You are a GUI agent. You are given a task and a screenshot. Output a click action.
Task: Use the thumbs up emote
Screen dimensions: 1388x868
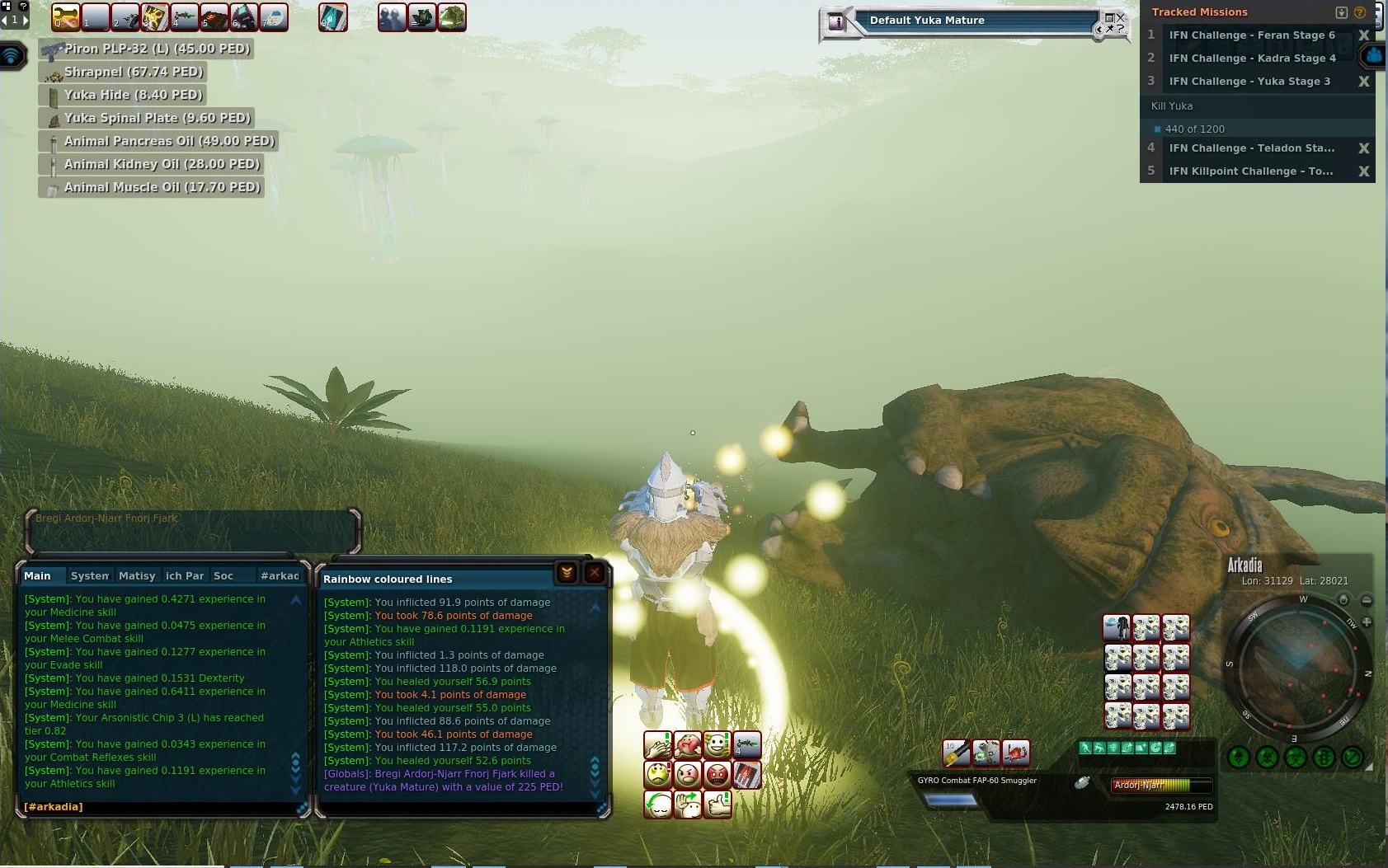coord(718,804)
